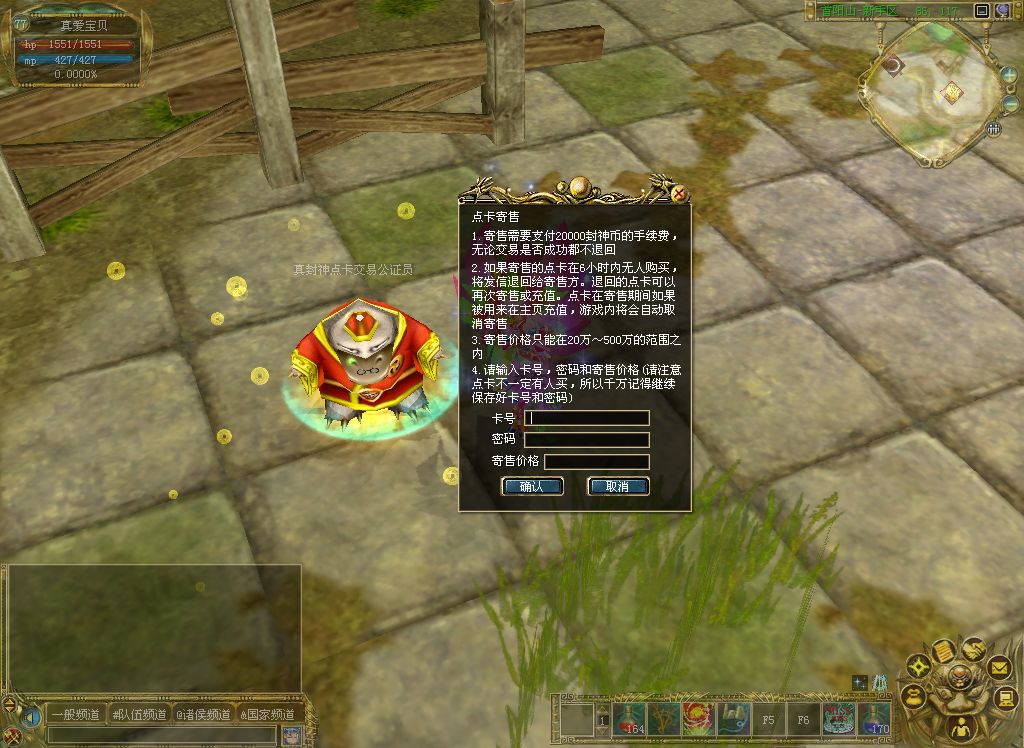Focus the 卡号 card number field
The height and width of the screenshot is (748, 1024).
click(x=587, y=418)
